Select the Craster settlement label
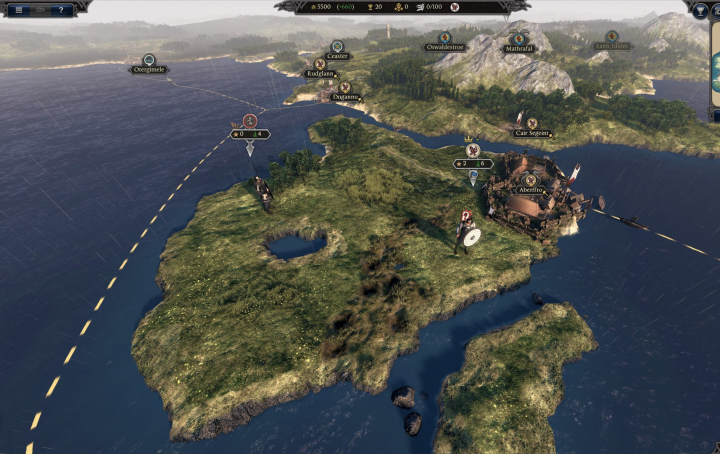 coord(337,56)
